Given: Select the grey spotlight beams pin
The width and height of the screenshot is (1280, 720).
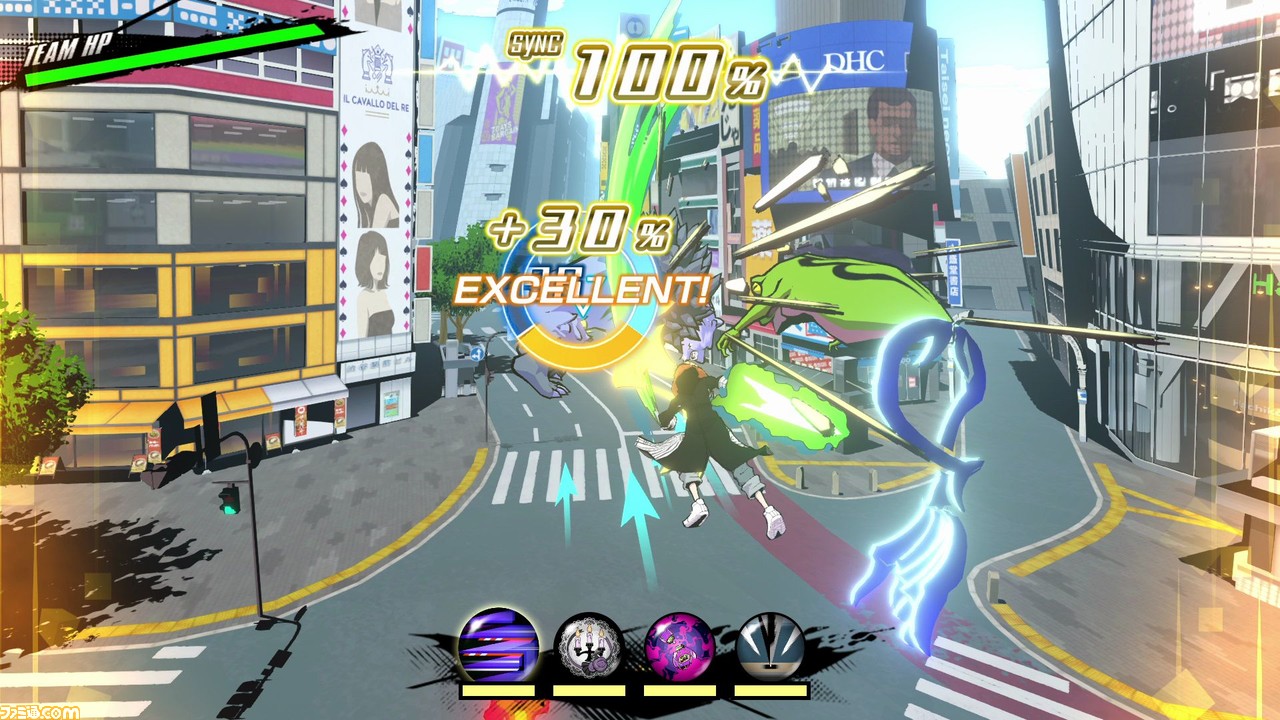Looking at the screenshot, I should 770,646.
